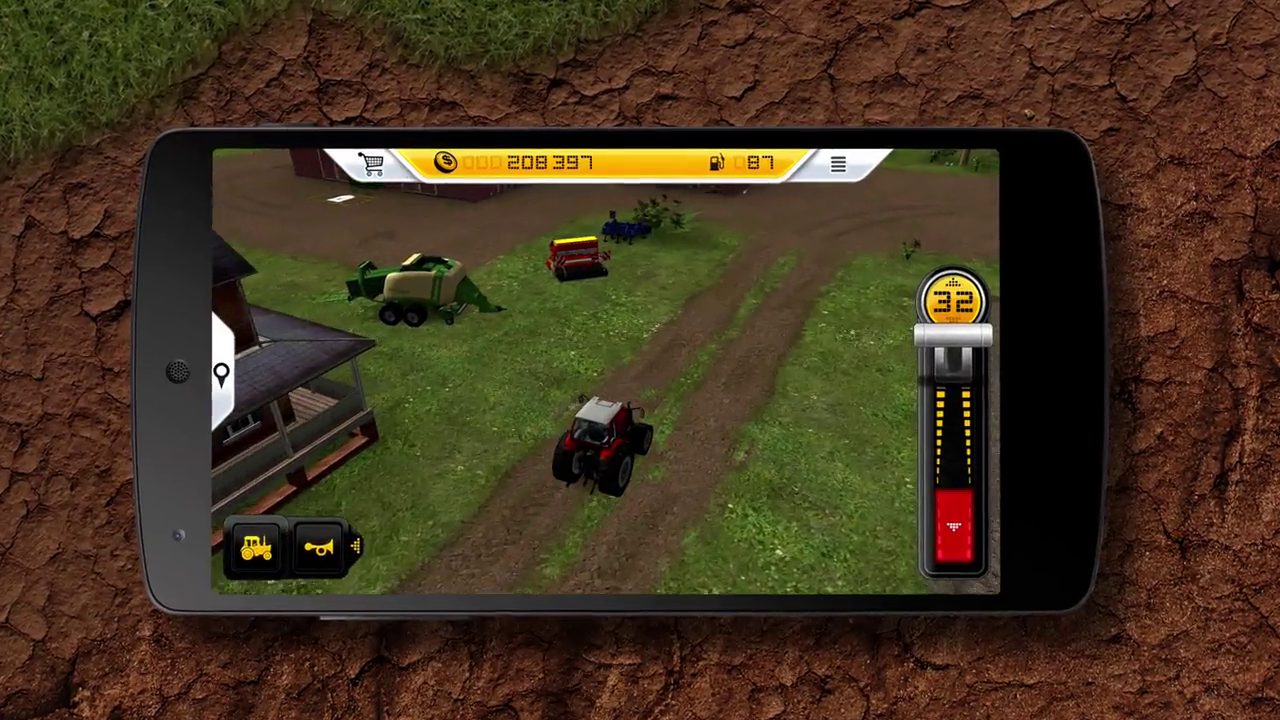Toggle the horn on
The height and width of the screenshot is (720, 1280).
[320, 545]
